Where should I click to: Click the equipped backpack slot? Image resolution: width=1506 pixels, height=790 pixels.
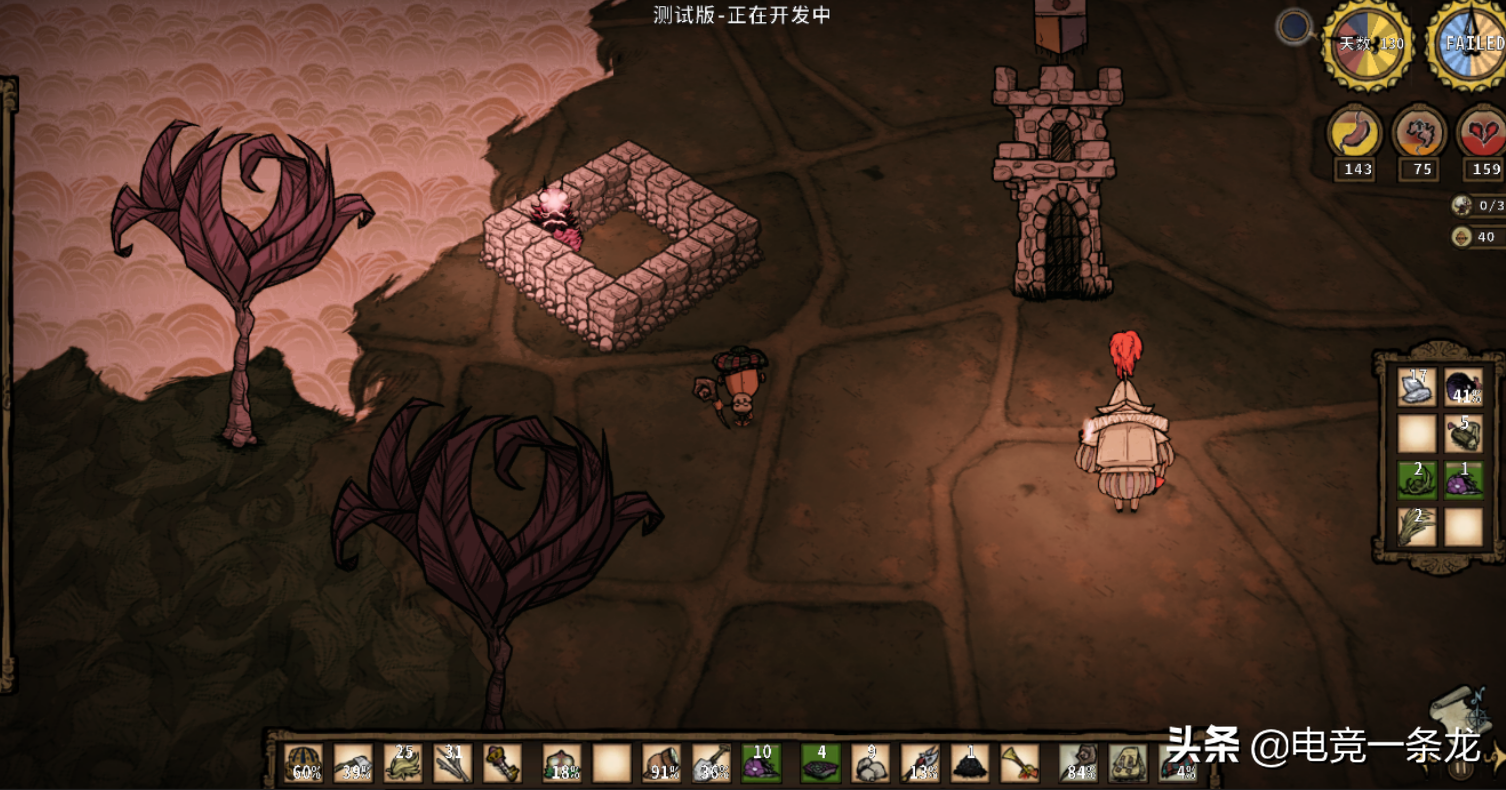(1129, 763)
